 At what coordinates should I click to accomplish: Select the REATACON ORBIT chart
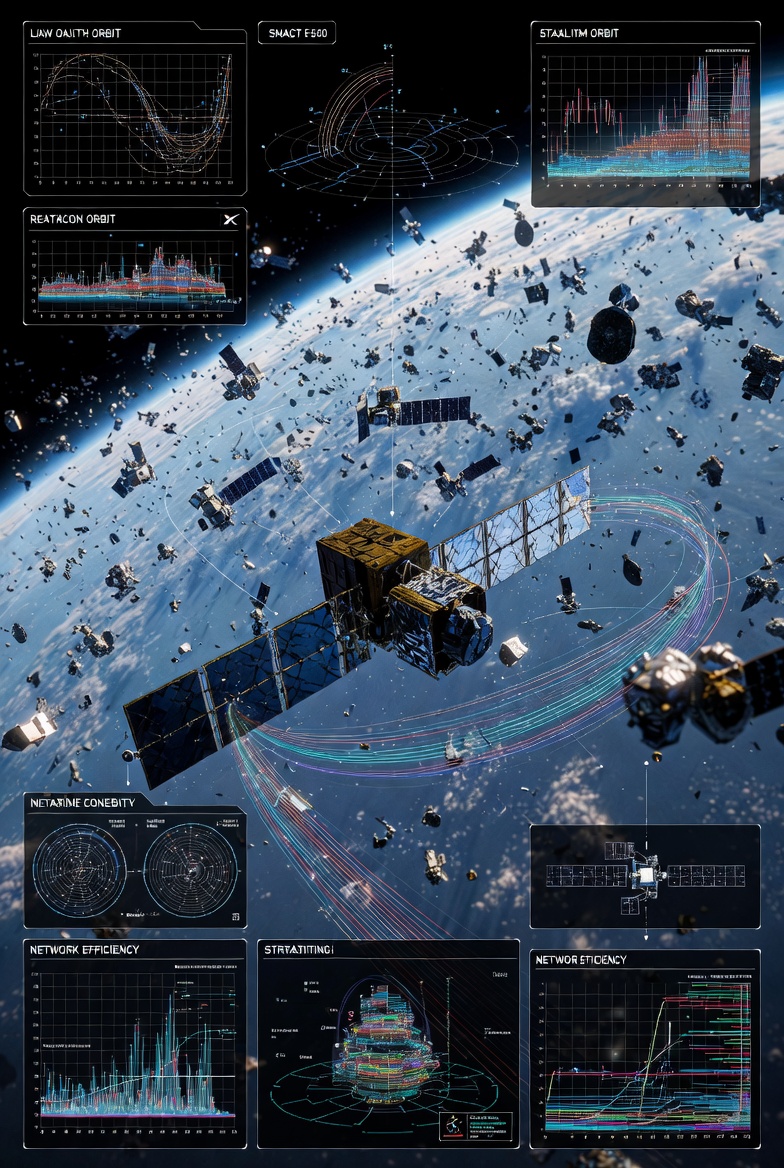pos(135,272)
